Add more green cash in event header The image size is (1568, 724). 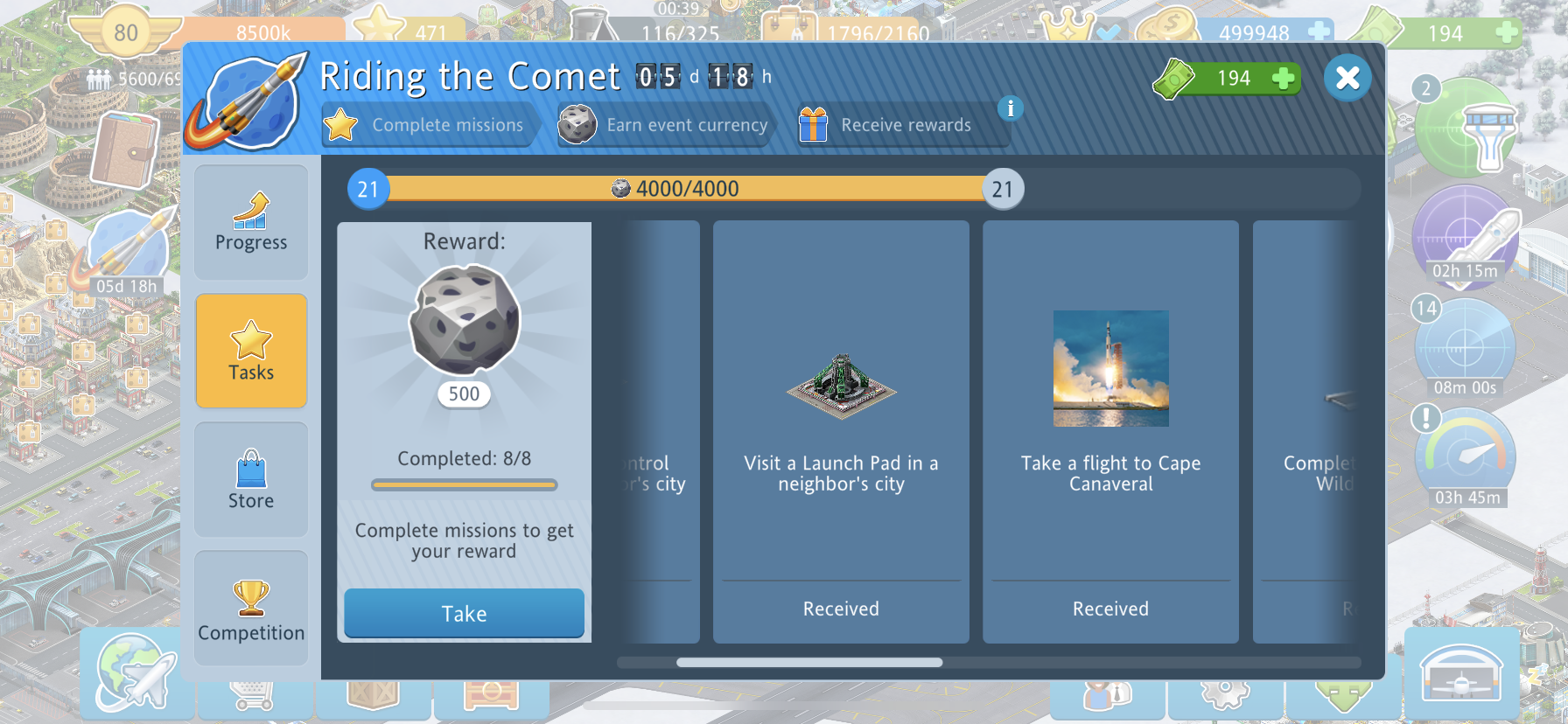pyautogui.click(x=1283, y=79)
